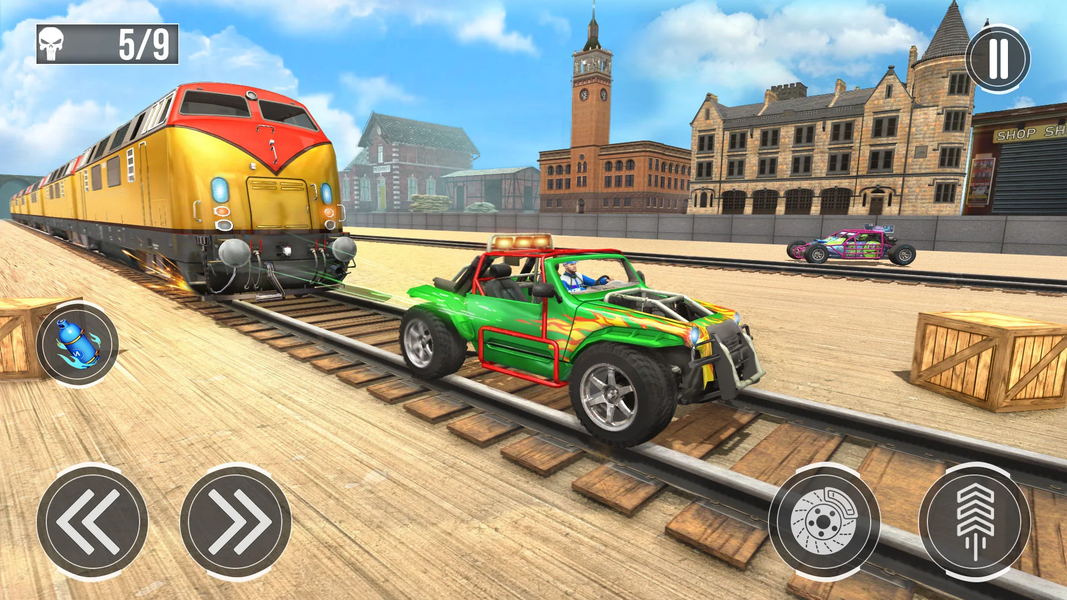Steer left with the double-chevron button

coord(92,520)
